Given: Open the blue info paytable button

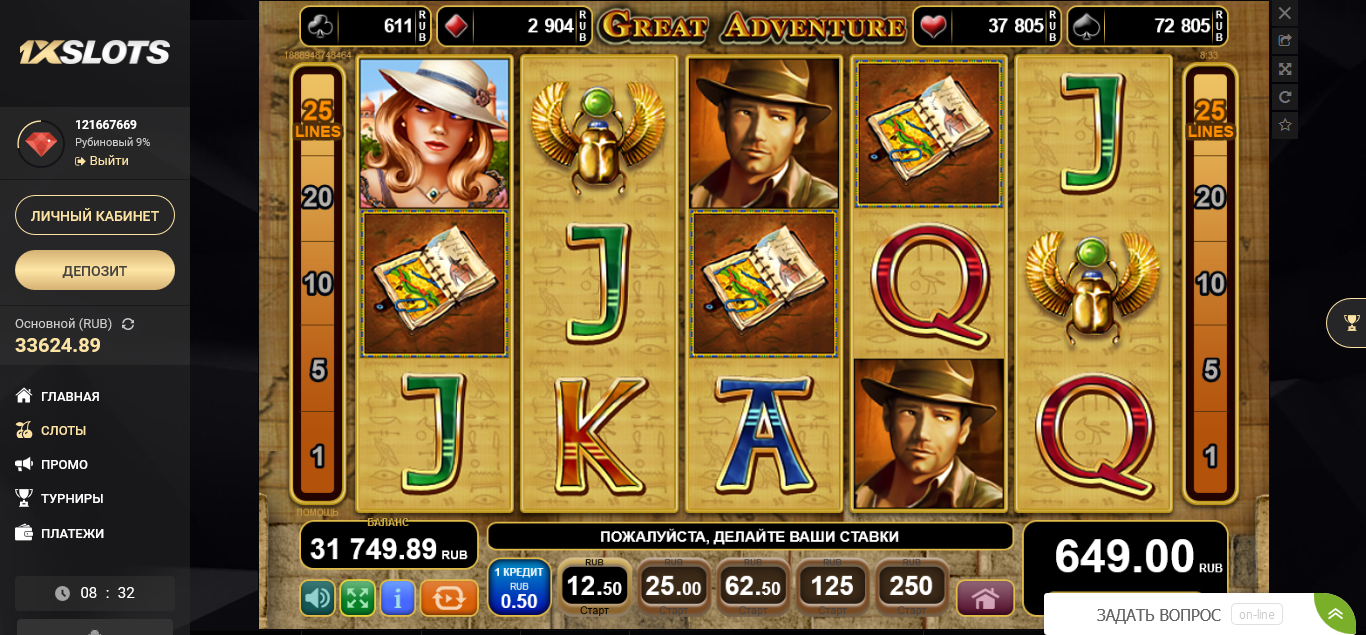Looking at the screenshot, I should [x=398, y=598].
